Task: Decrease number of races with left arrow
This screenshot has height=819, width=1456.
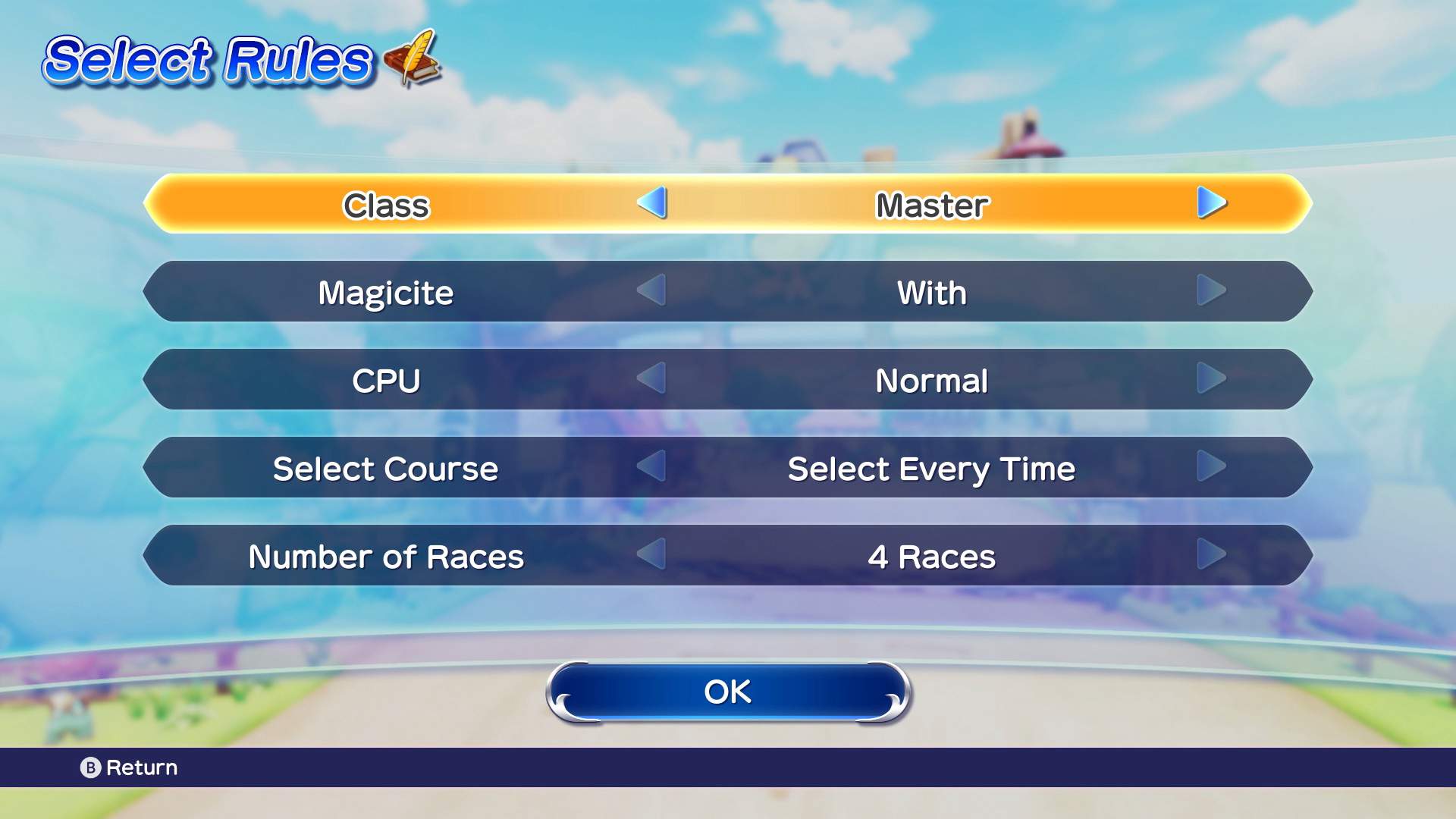Action: click(652, 554)
